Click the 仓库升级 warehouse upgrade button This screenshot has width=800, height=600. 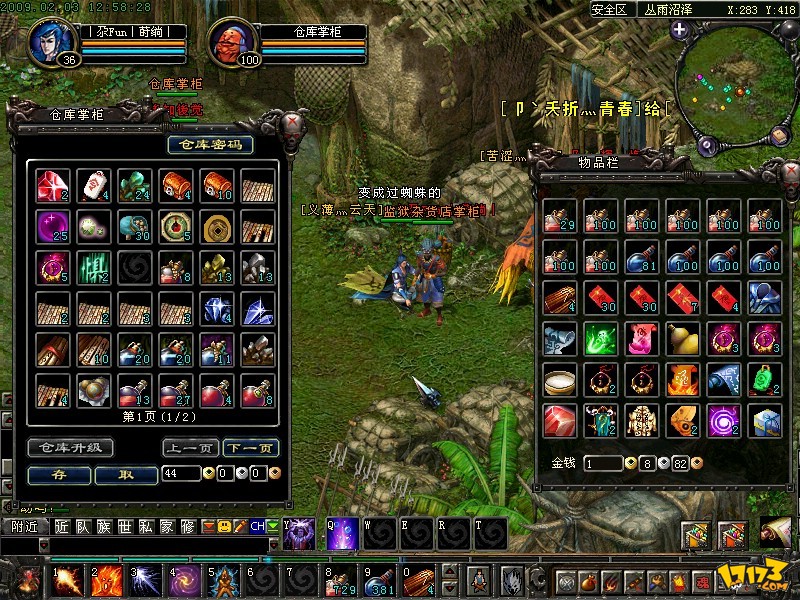pyautogui.click(x=69, y=448)
